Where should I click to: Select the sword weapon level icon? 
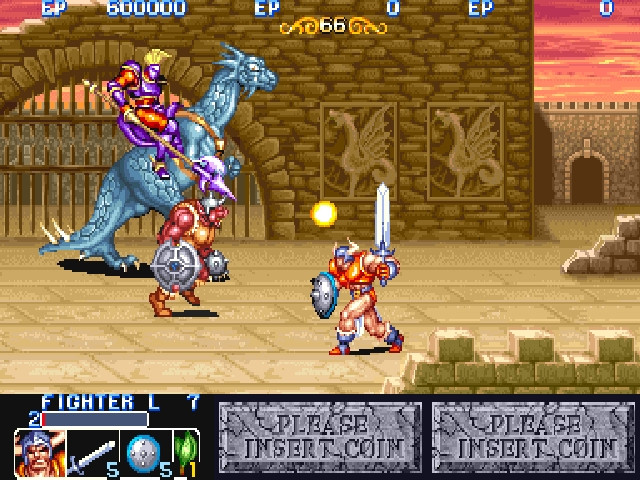[91, 453]
